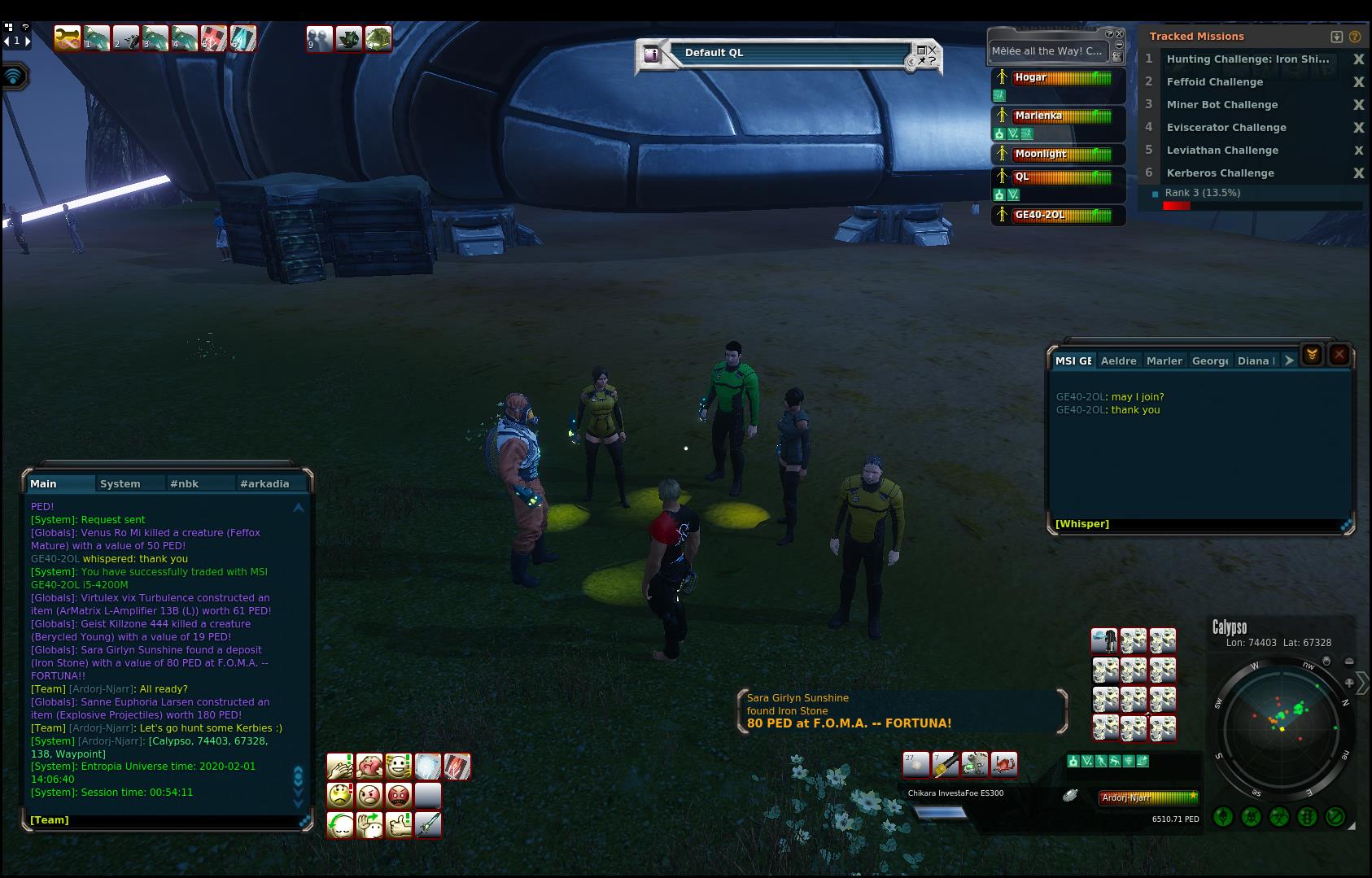Switch to the Aeldre whisper tab
This screenshot has height=878, width=1372.
pos(1118,360)
